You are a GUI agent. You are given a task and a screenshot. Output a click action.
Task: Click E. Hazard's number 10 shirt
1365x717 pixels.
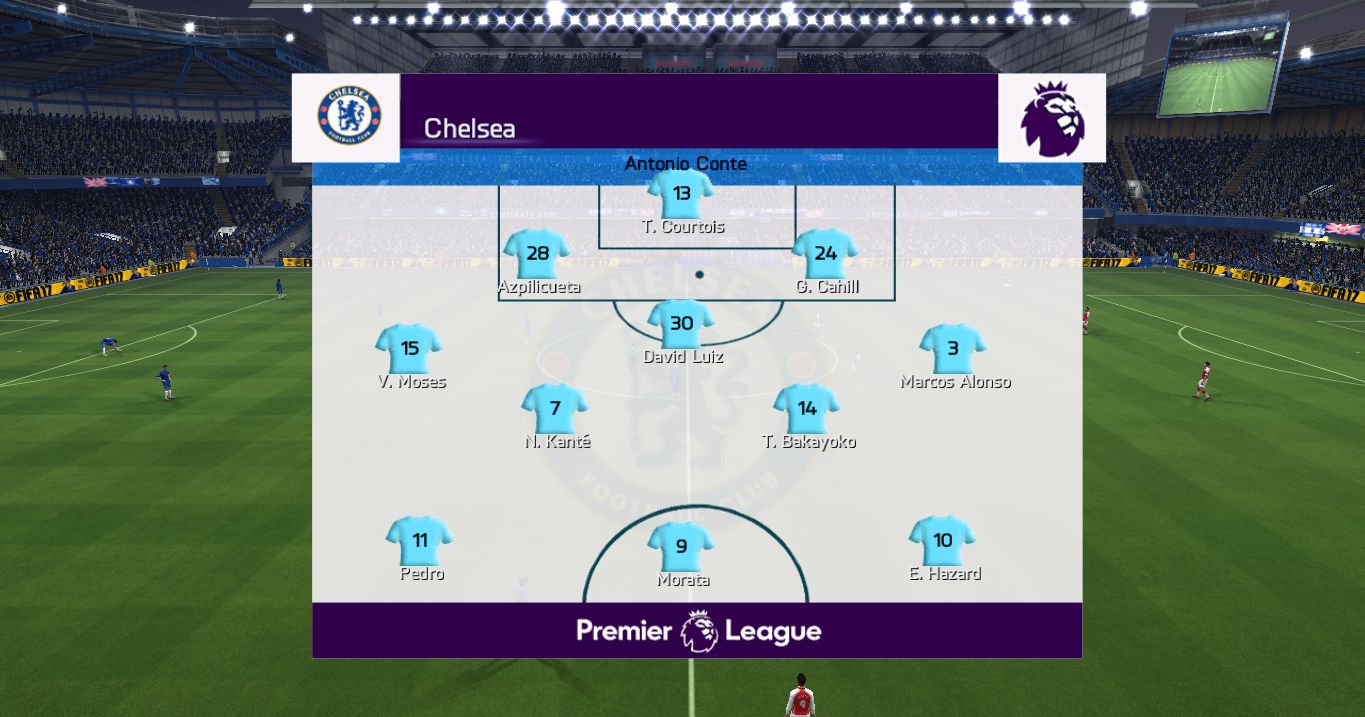click(x=942, y=541)
